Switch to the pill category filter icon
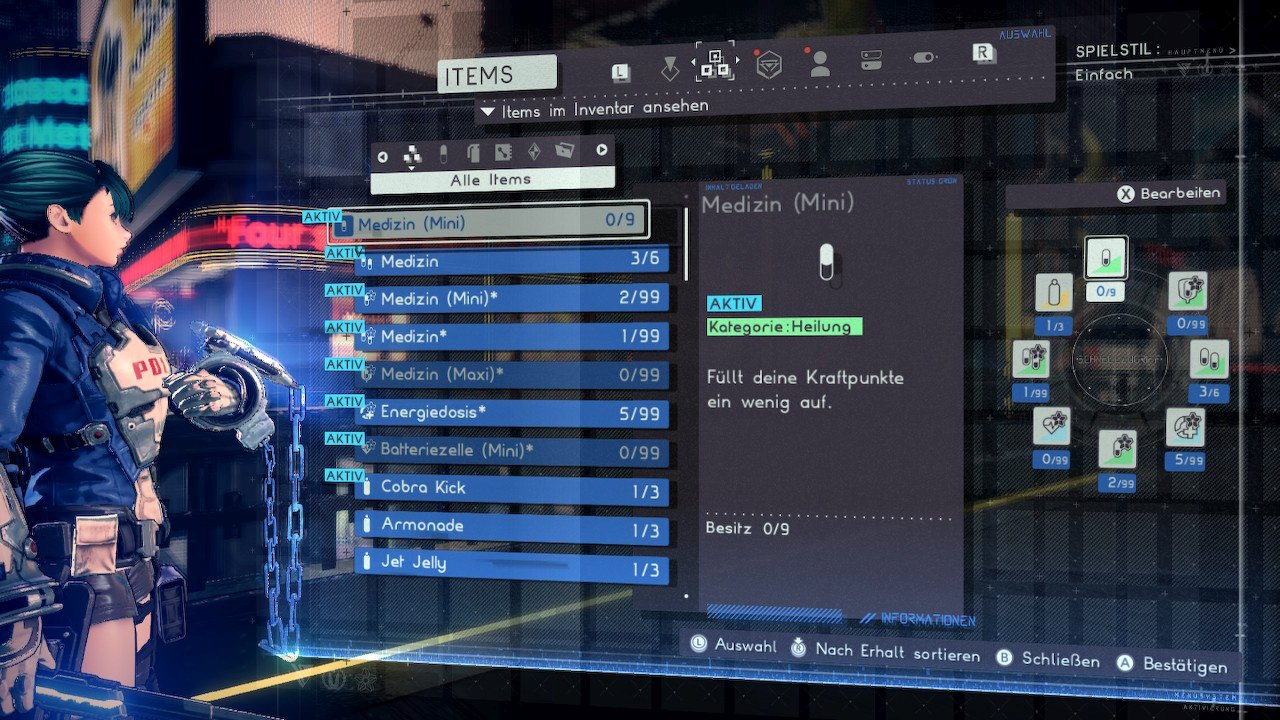Screen dimensions: 1280x720 (443, 153)
